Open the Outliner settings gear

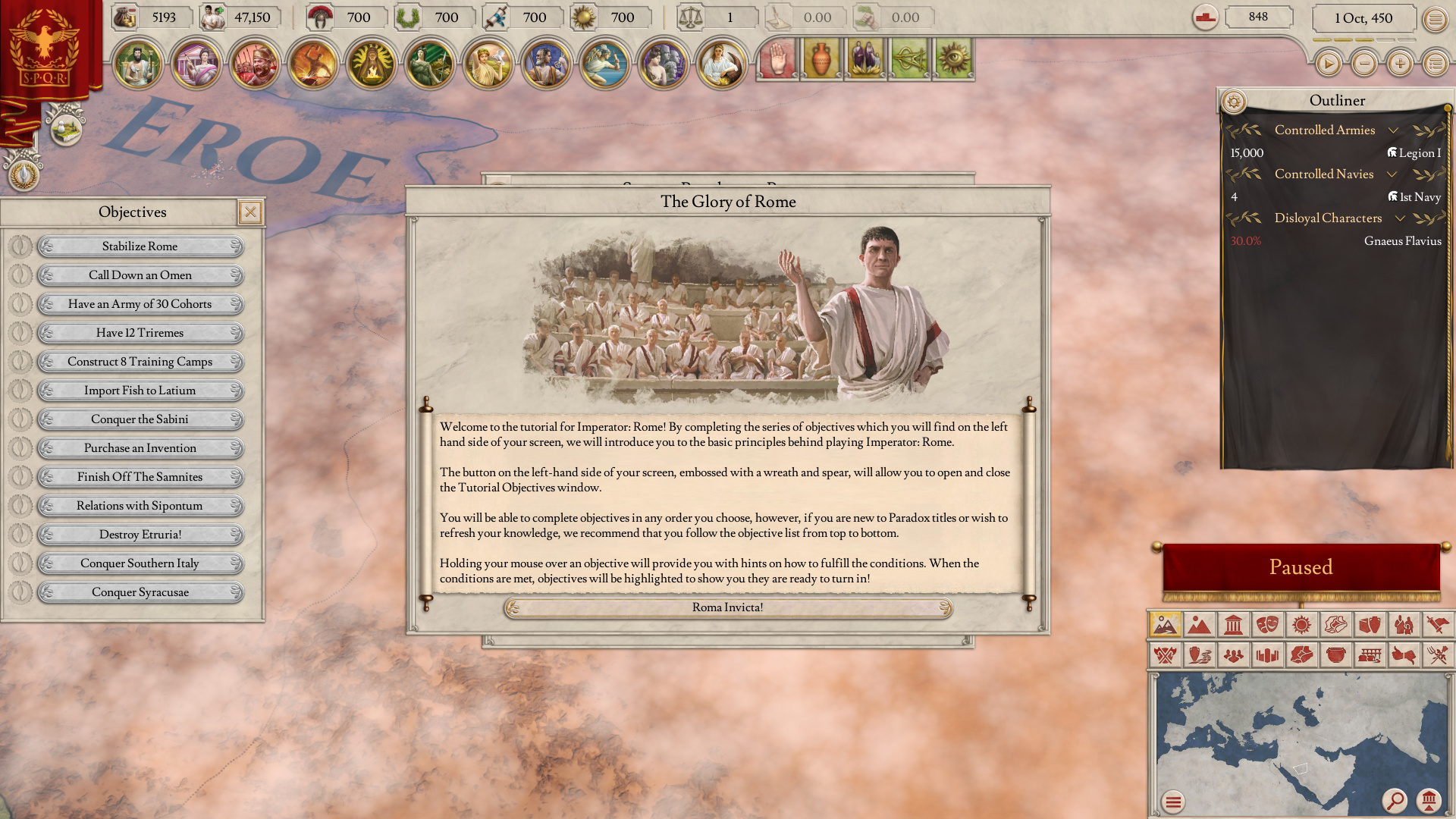1234,101
